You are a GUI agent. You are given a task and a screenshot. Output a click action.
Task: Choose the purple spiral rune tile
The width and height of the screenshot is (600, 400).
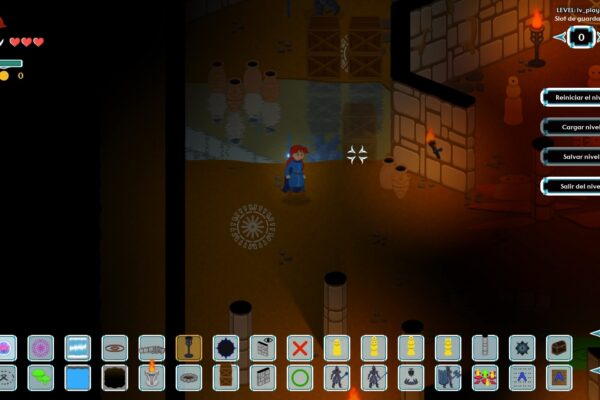click(x=41, y=347)
